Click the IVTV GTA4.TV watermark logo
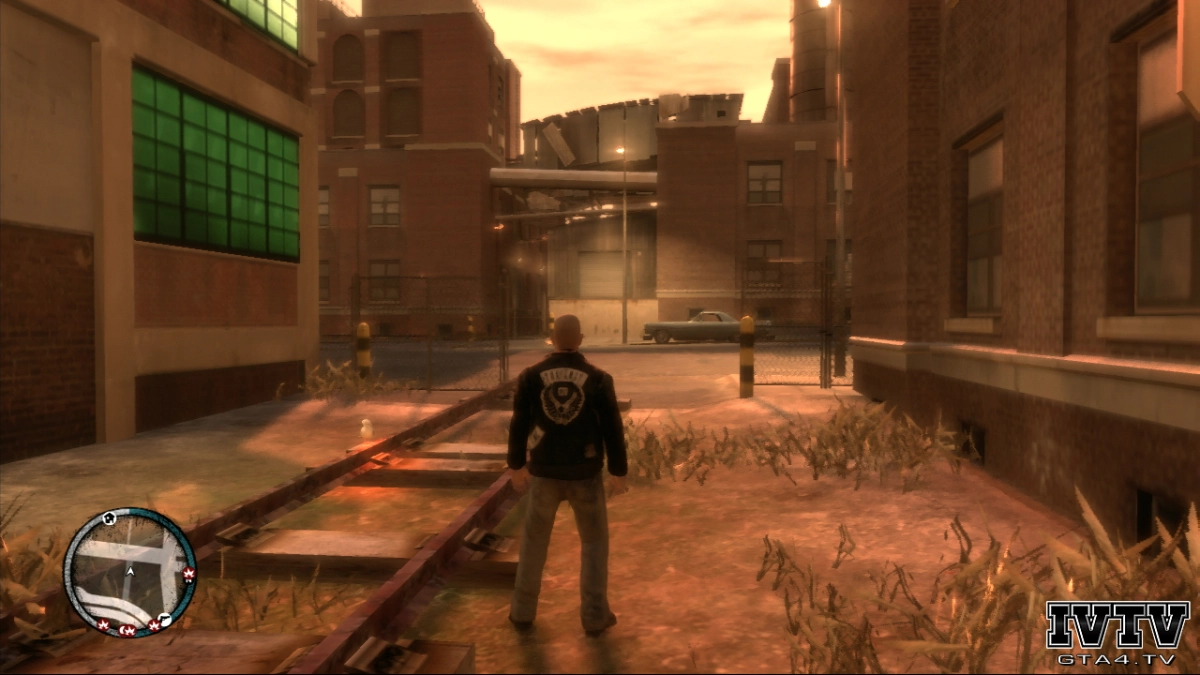Image resolution: width=1200 pixels, height=675 pixels. click(x=1117, y=632)
